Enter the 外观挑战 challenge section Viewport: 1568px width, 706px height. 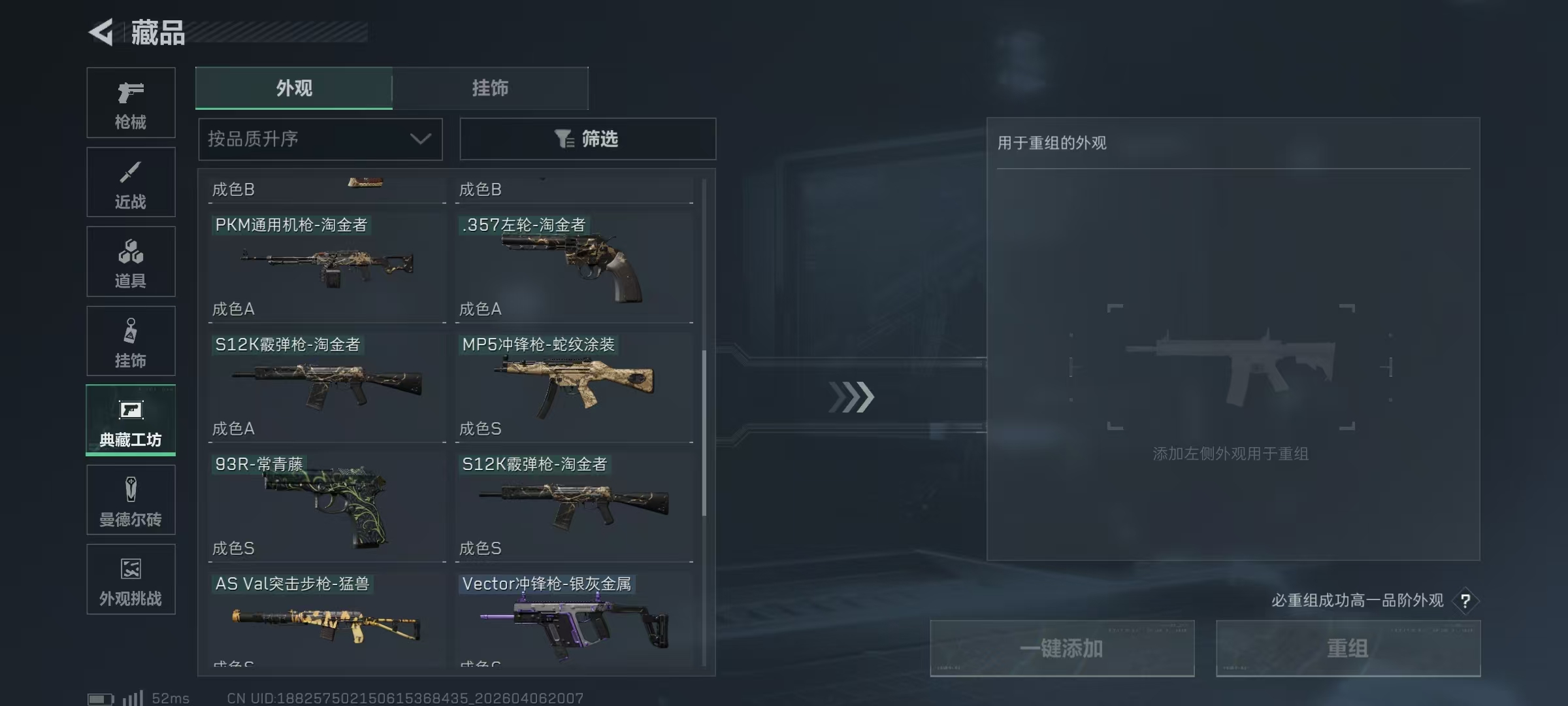(x=131, y=579)
